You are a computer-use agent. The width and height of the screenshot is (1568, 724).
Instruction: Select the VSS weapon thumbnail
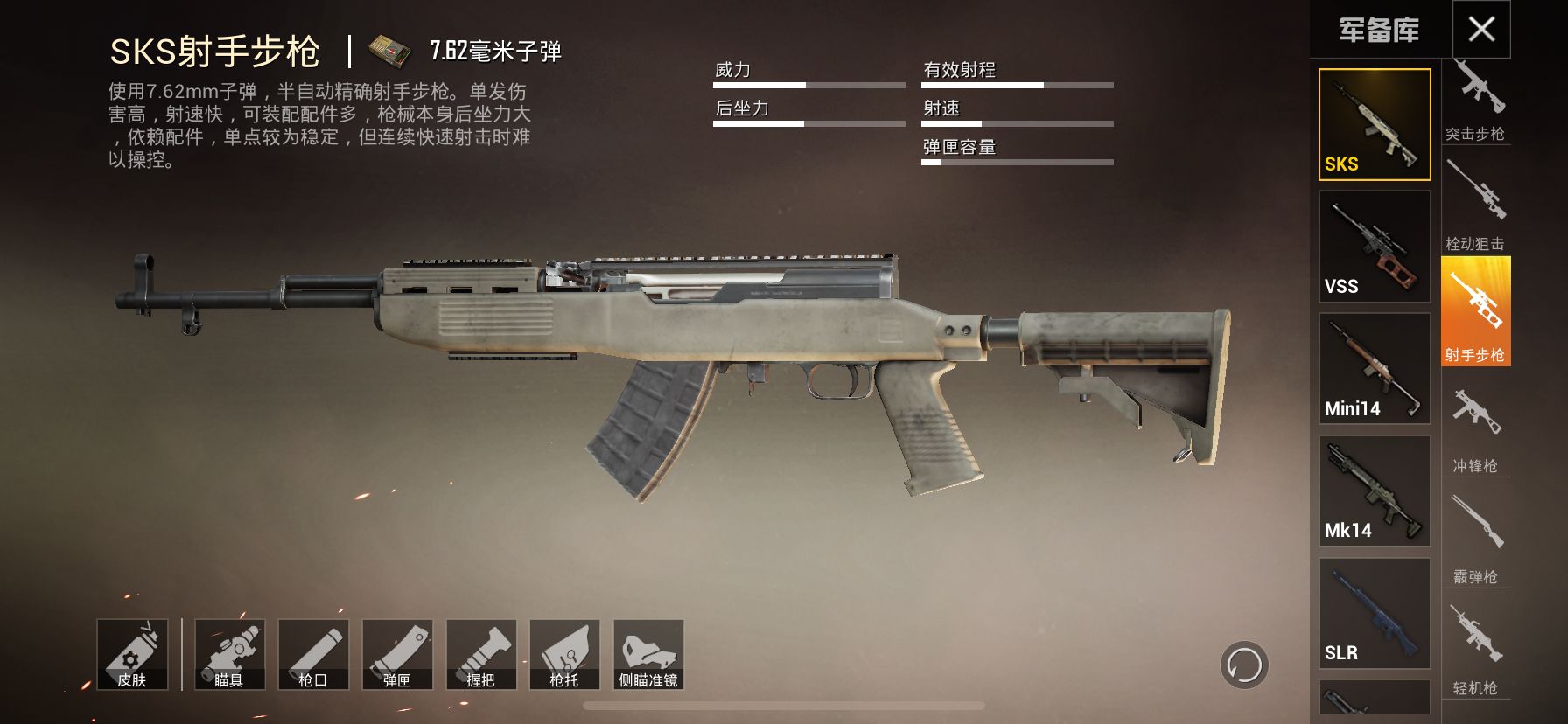[1374, 245]
